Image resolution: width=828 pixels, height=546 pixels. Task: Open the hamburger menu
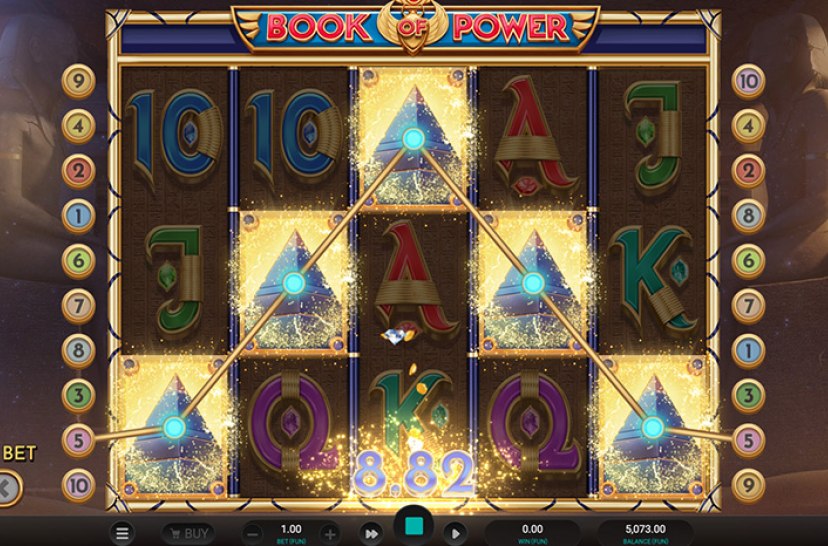[x=121, y=534]
